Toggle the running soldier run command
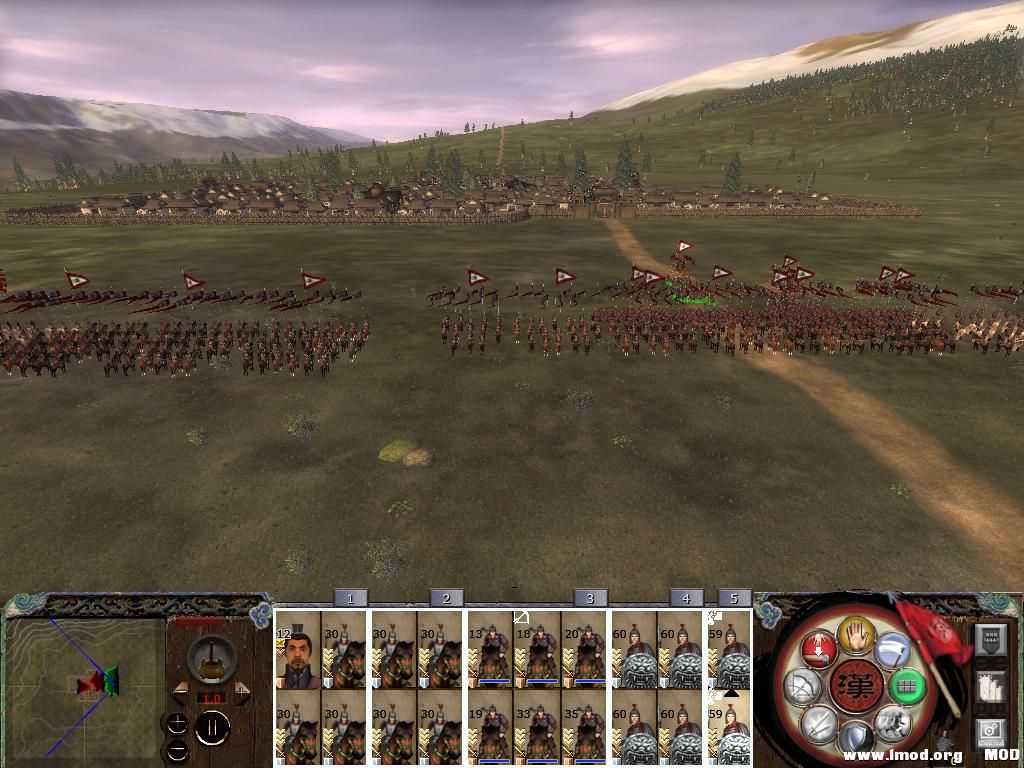Image resolution: width=1024 pixels, height=768 pixels. (892, 722)
